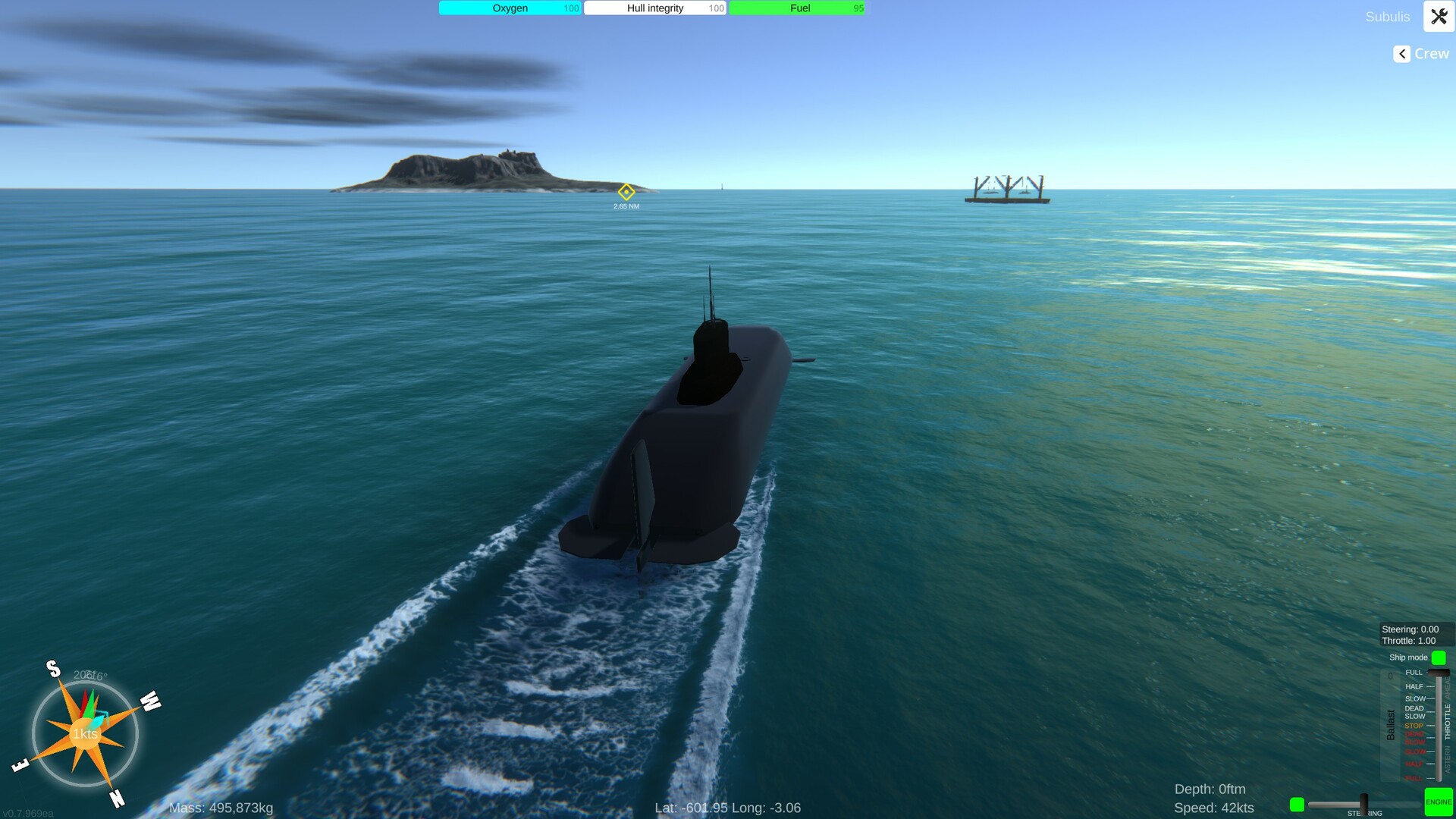The image size is (1456, 819).
Task: Open the tools menu with the wrench icon
Action: coord(1439,16)
